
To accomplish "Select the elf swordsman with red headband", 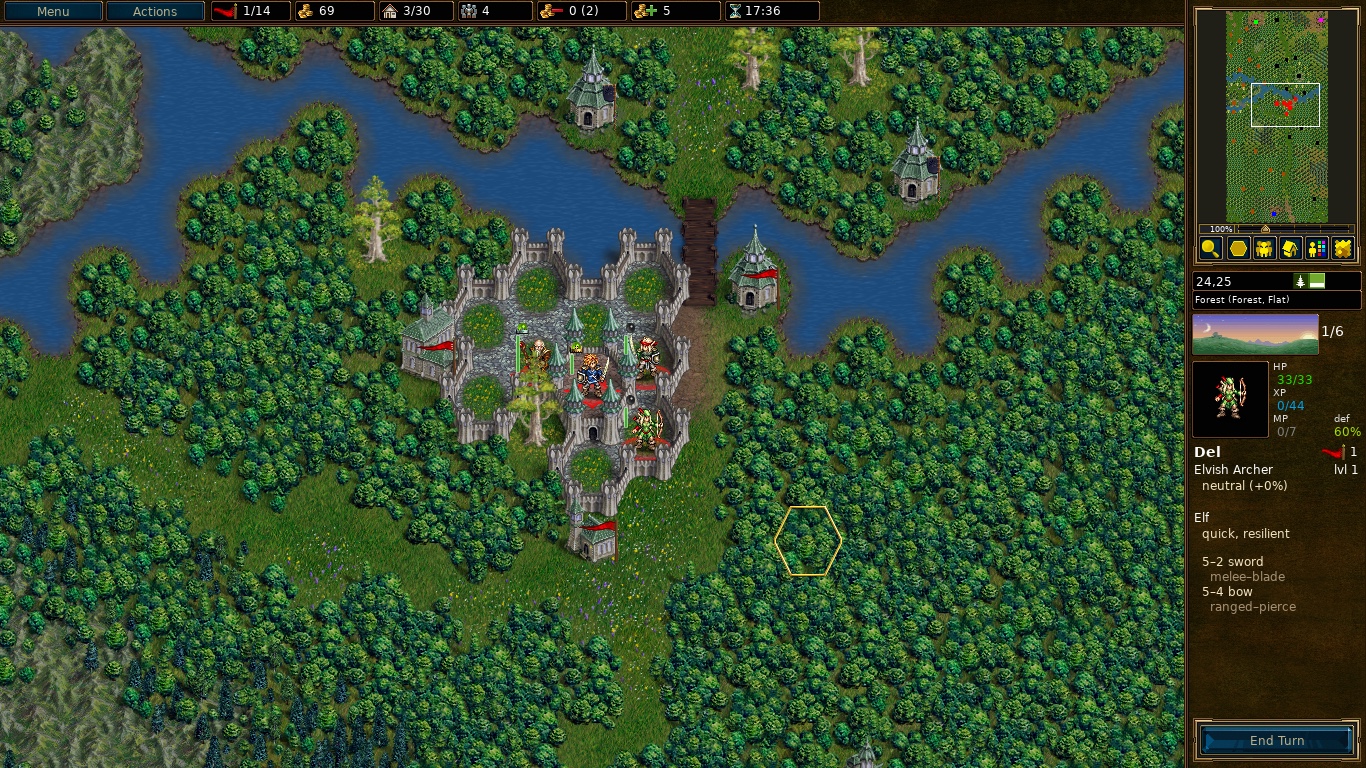I will (x=647, y=355).
